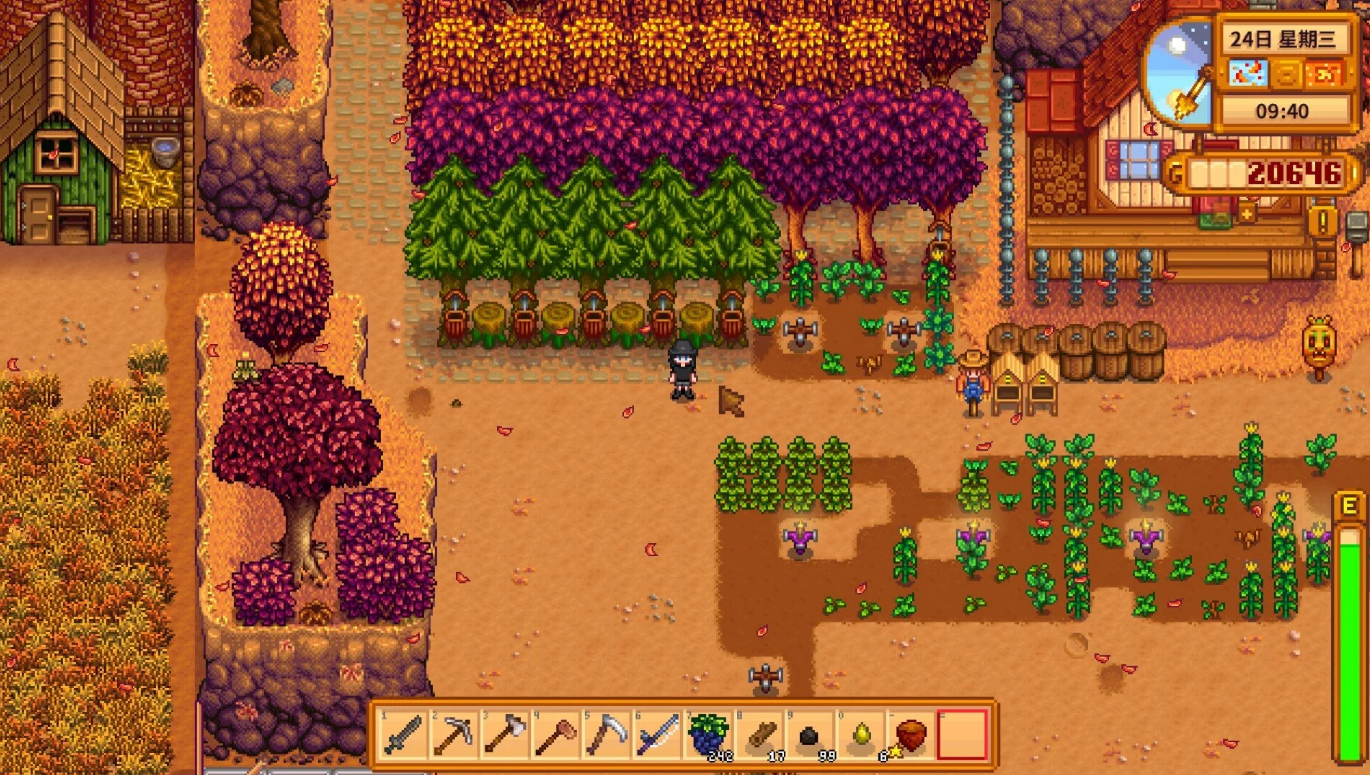Select the blackberry stack of 242

coord(708,735)
